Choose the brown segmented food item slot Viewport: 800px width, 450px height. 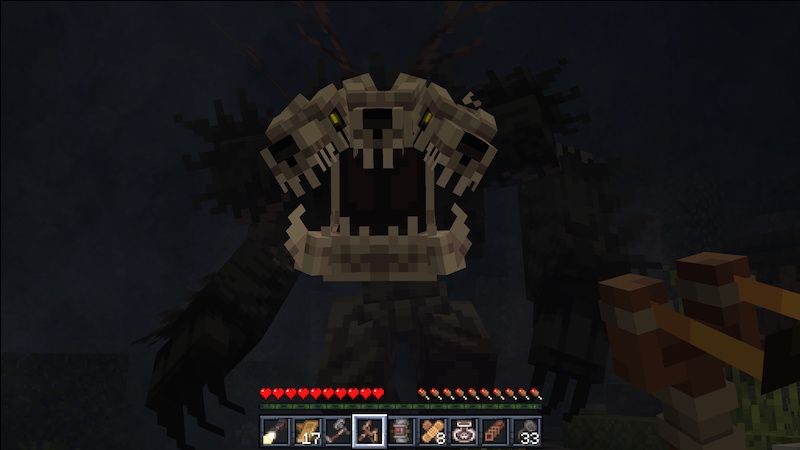point(495,431)
